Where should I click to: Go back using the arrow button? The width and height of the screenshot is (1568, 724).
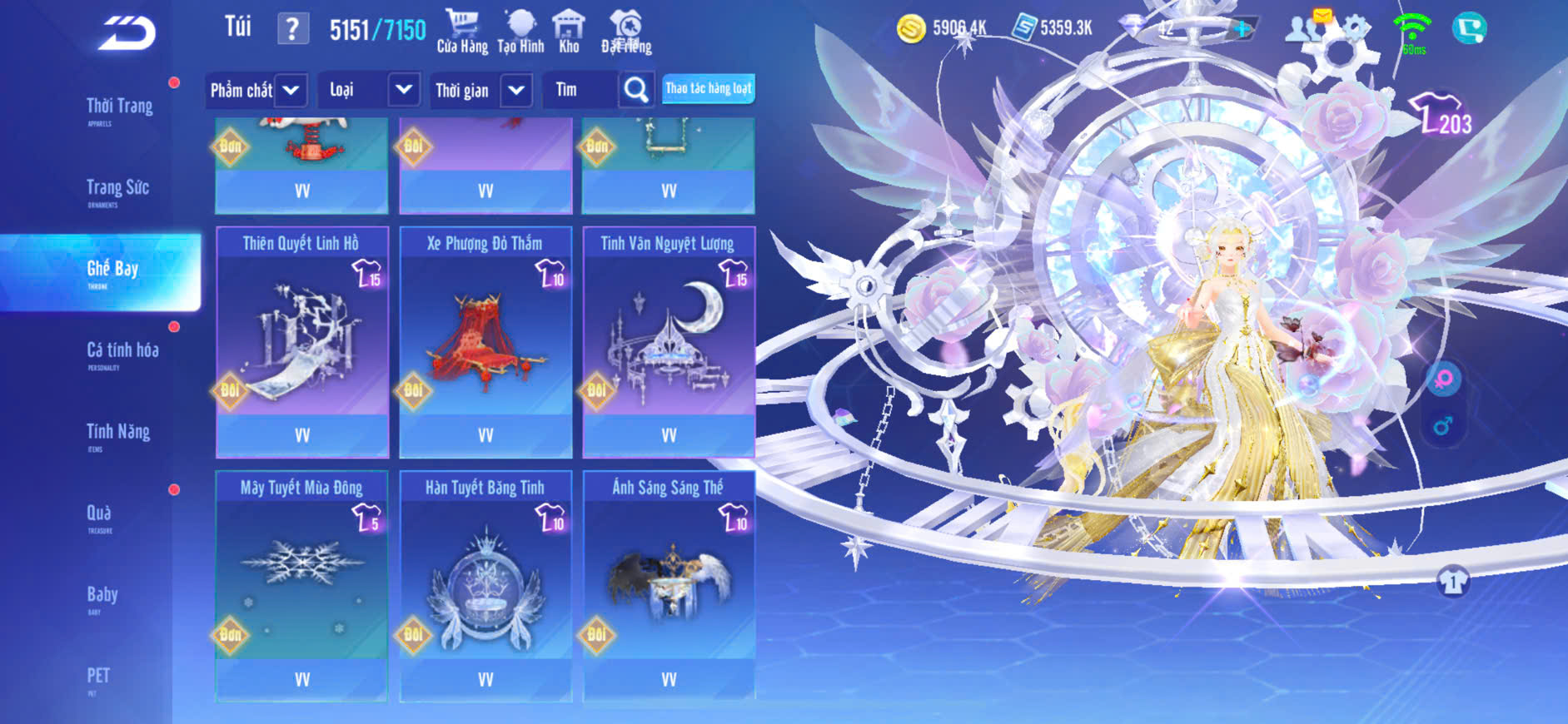[x=127, y=33]
